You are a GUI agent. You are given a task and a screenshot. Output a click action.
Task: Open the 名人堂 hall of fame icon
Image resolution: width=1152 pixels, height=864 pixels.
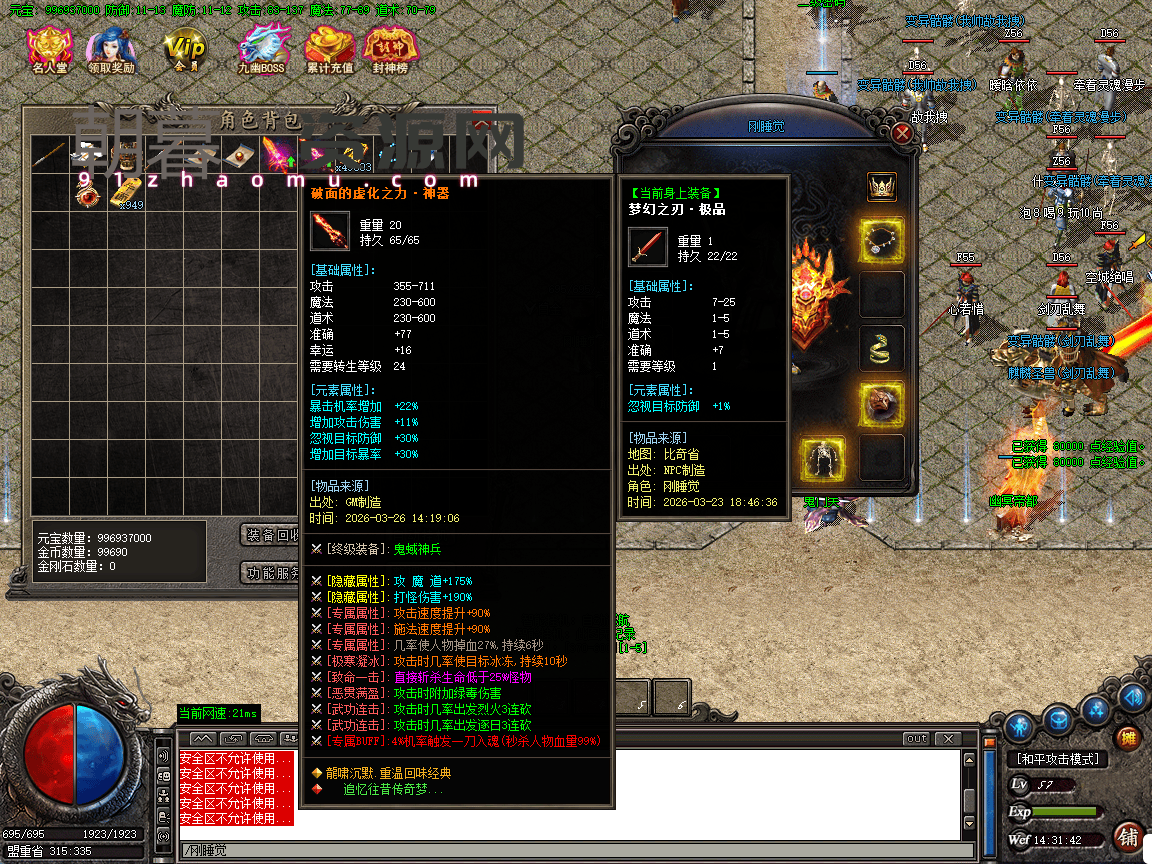pyautogui.click(x=49, y=50)
